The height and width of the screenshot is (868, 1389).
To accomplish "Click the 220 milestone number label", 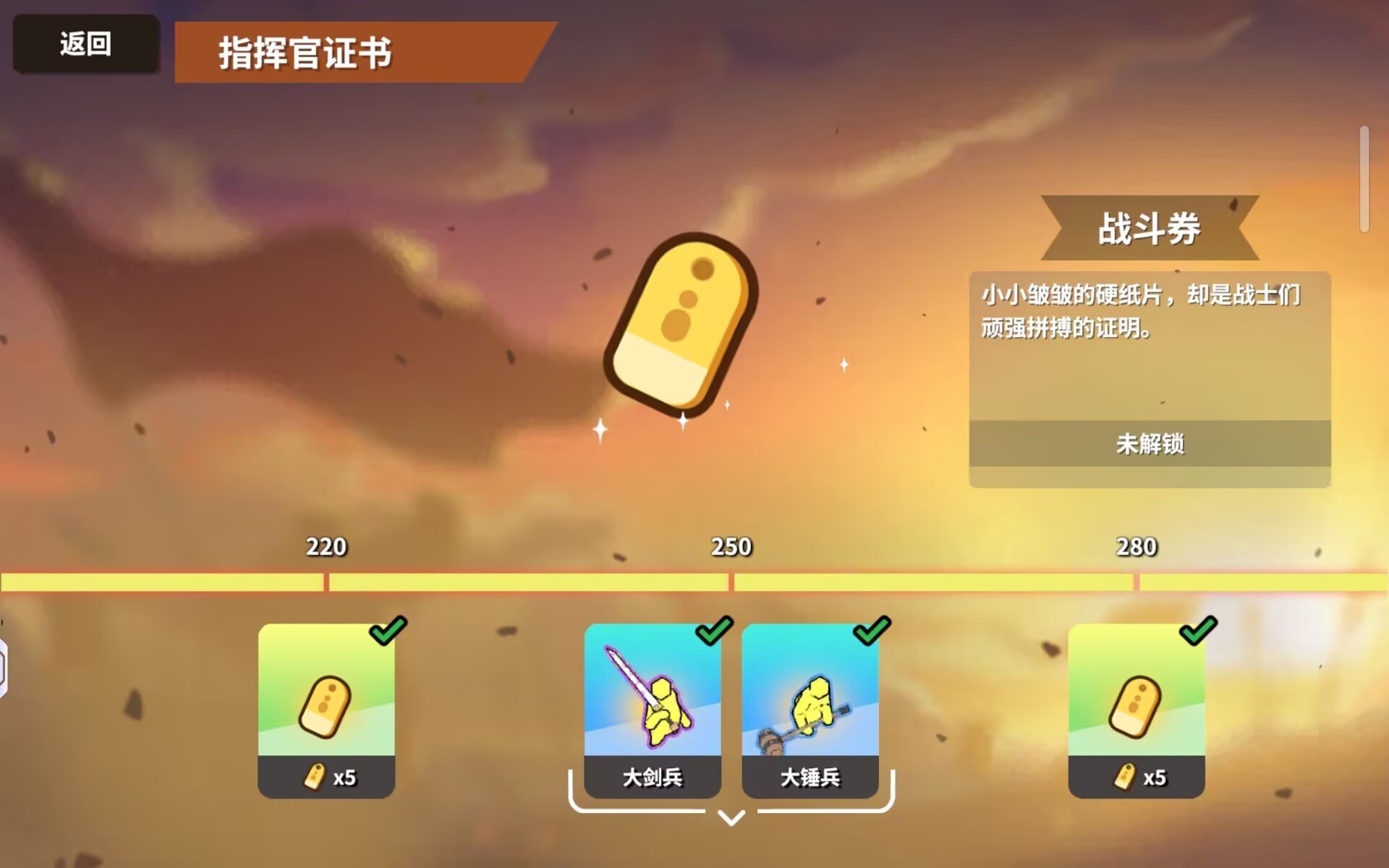I will pyautogui.click(x=326, y=548).
